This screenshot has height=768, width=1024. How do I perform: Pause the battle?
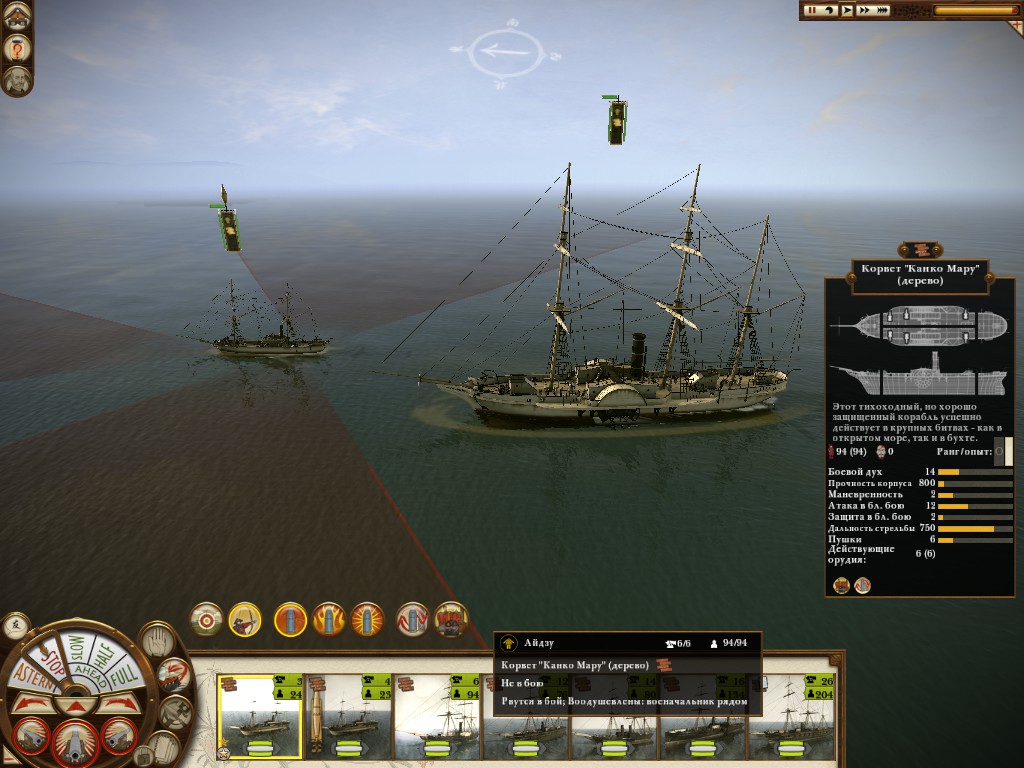click(x=811, y=10)
